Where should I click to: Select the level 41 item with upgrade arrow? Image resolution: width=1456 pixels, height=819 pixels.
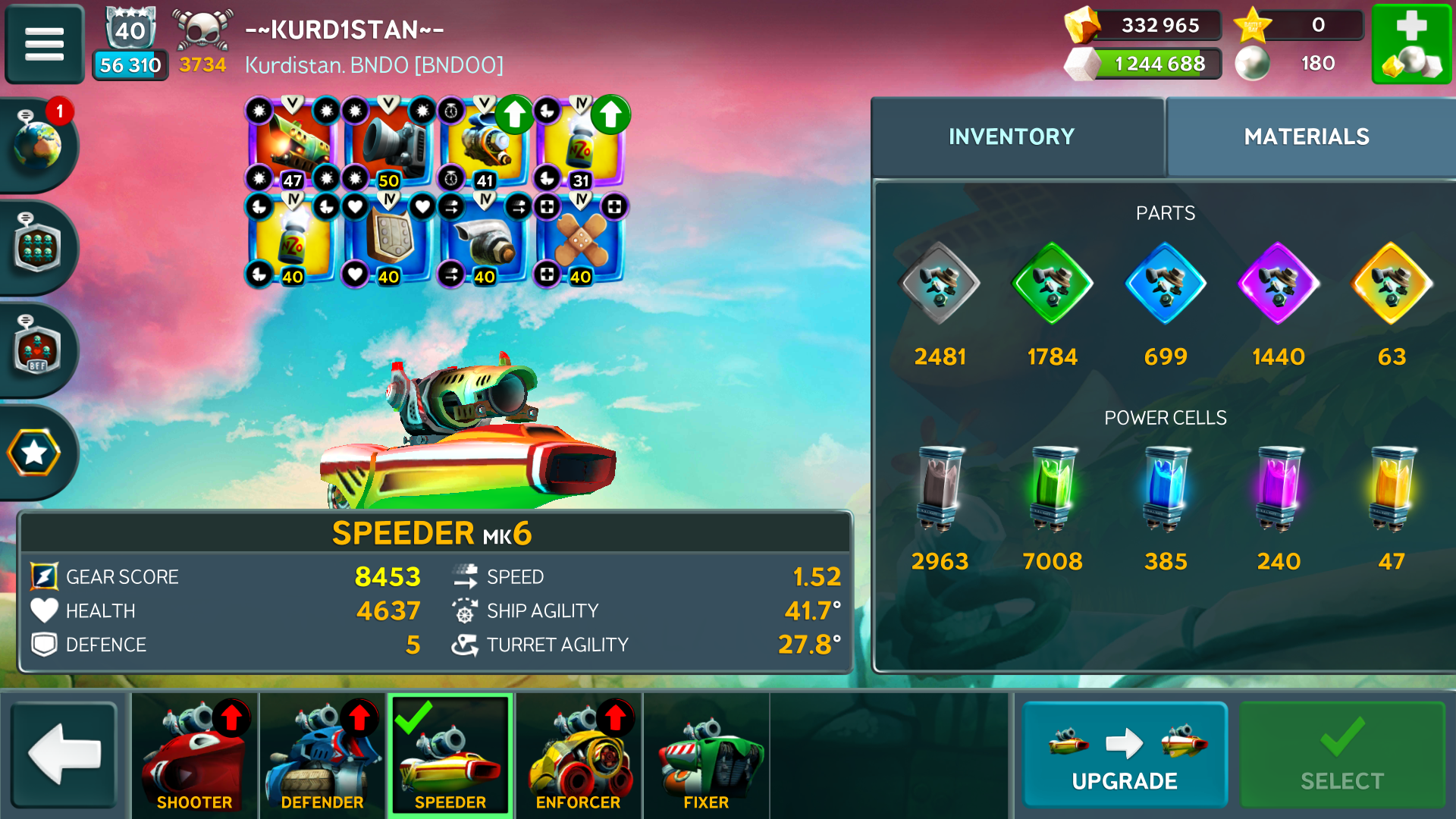coord(484,144)
